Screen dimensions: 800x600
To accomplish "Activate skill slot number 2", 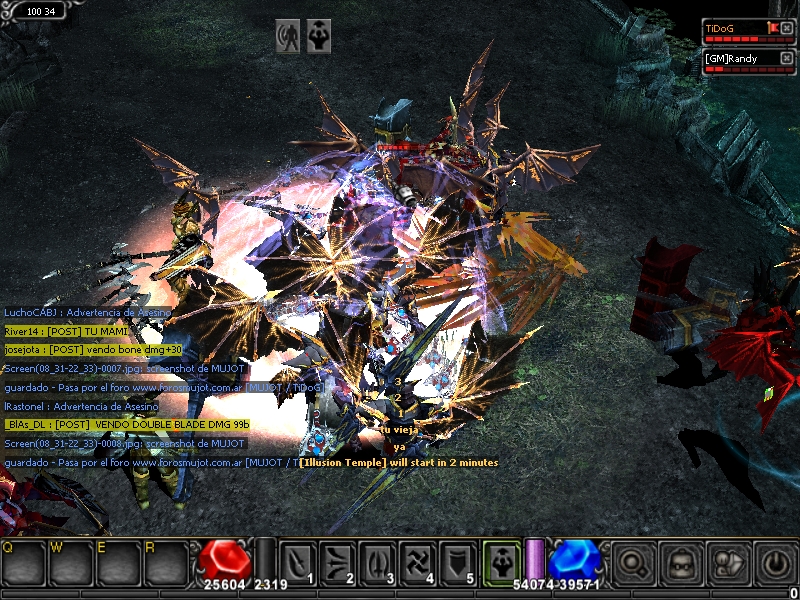I will tap(340, 562).
